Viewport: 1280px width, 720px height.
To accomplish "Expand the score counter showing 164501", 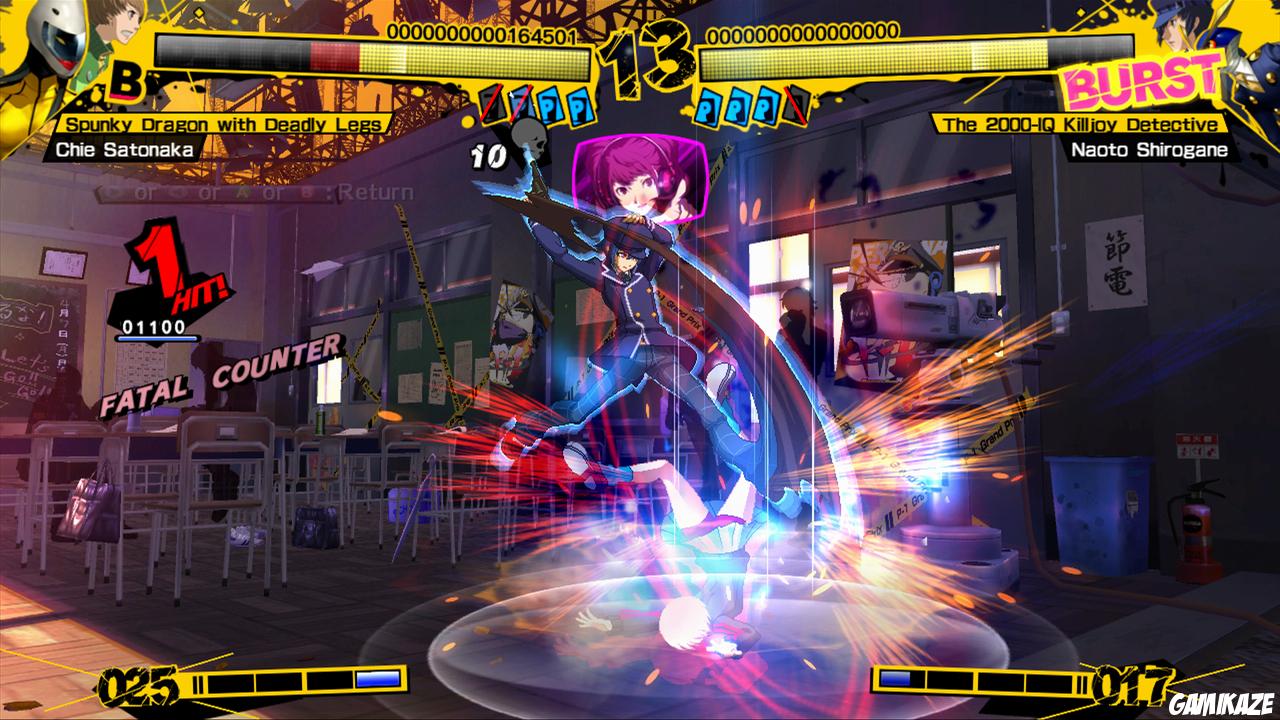I will [x=480, y=33].
